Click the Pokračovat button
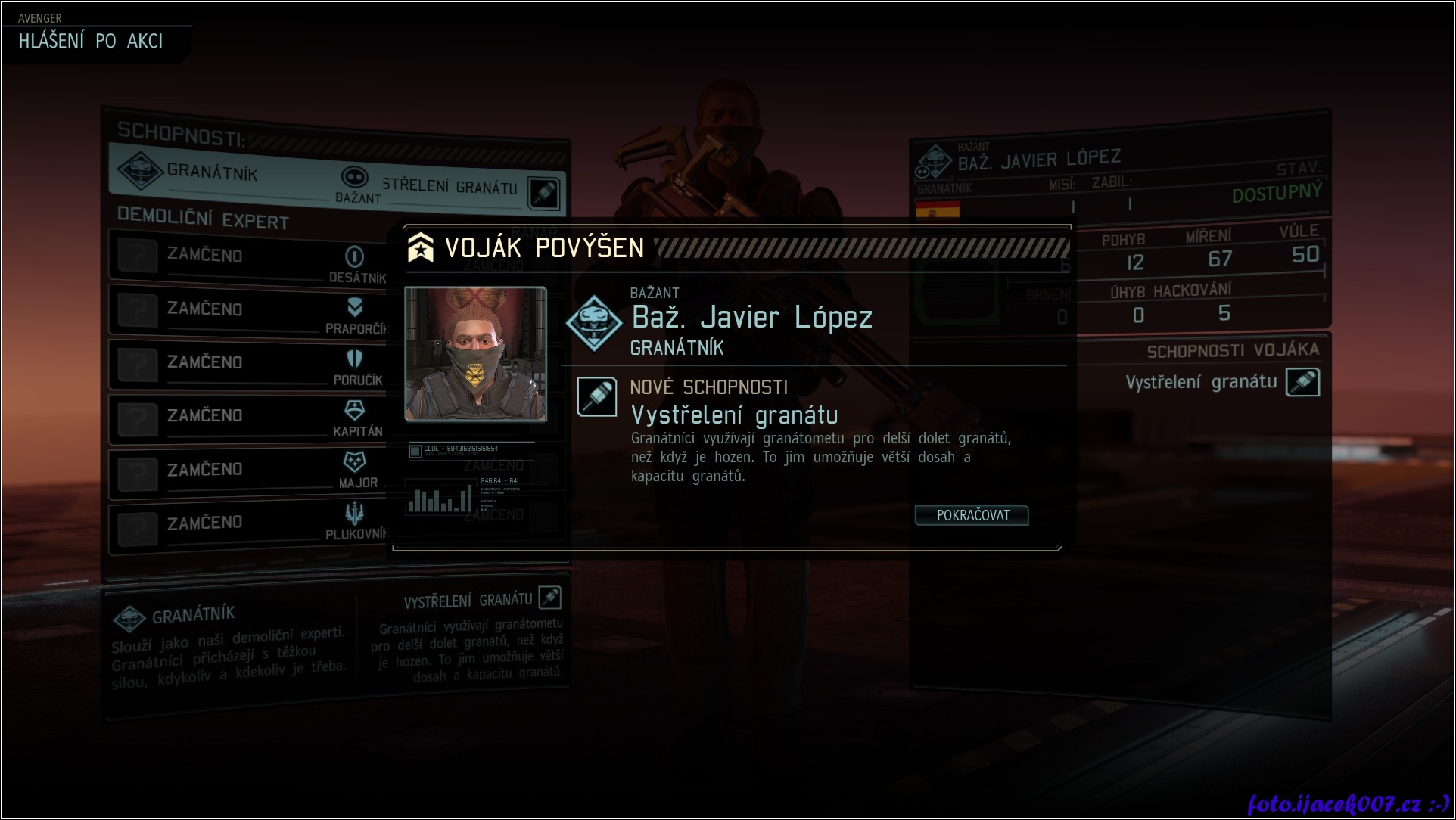1456x820 pixels. point(972,515)
